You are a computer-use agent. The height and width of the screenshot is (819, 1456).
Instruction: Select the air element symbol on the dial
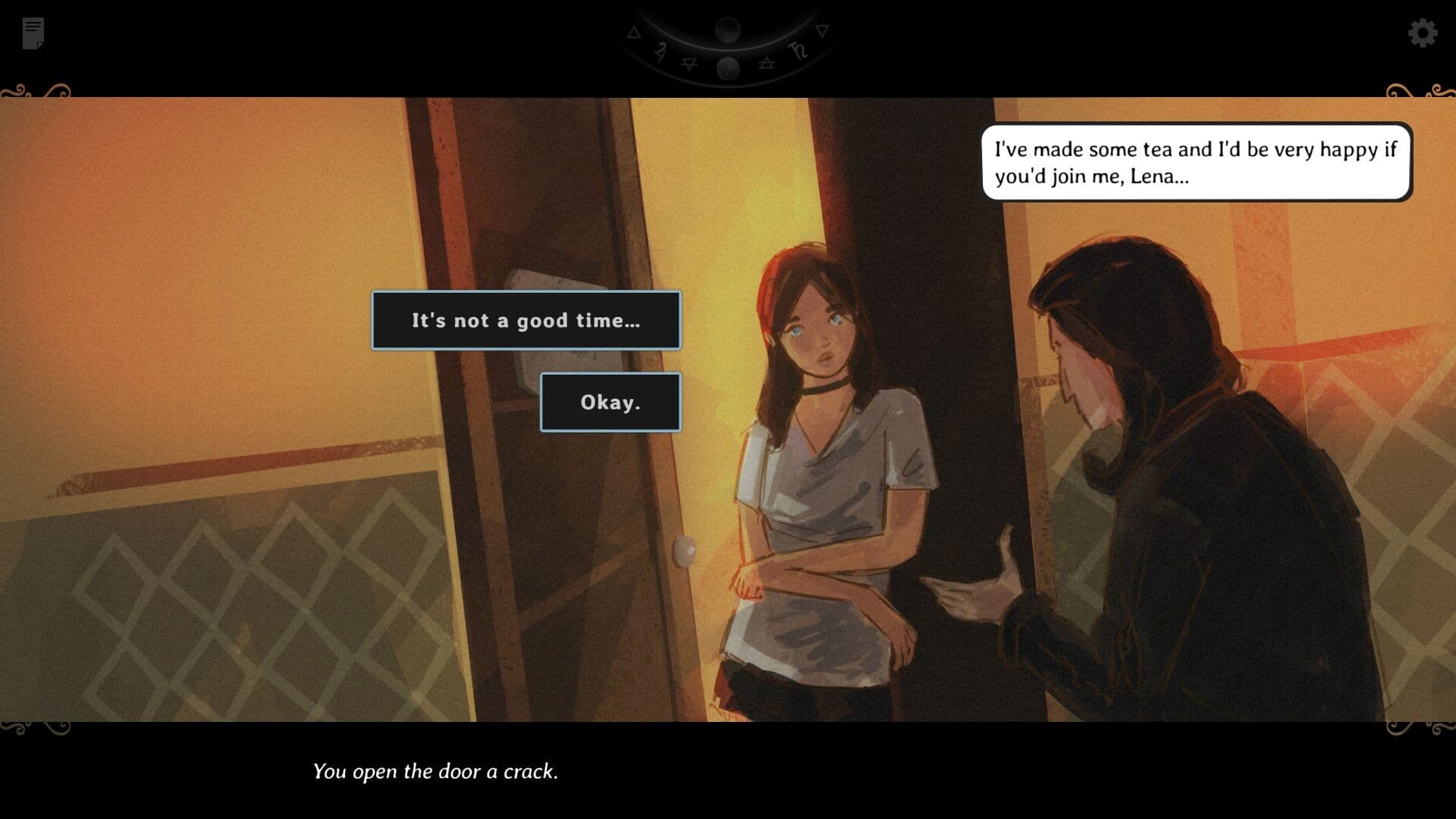(x=767, y=64)
